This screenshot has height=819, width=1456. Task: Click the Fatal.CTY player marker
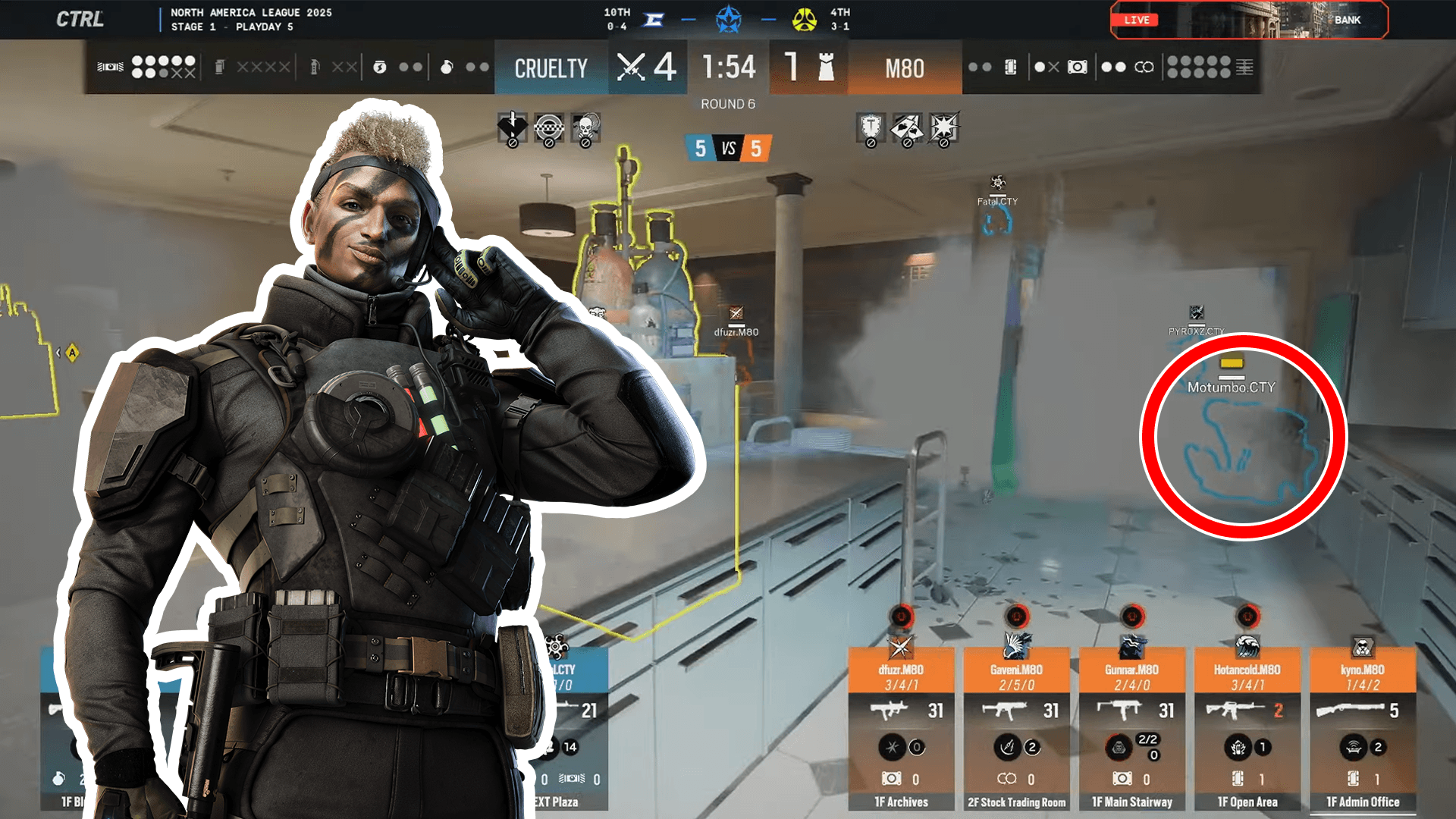997,201
